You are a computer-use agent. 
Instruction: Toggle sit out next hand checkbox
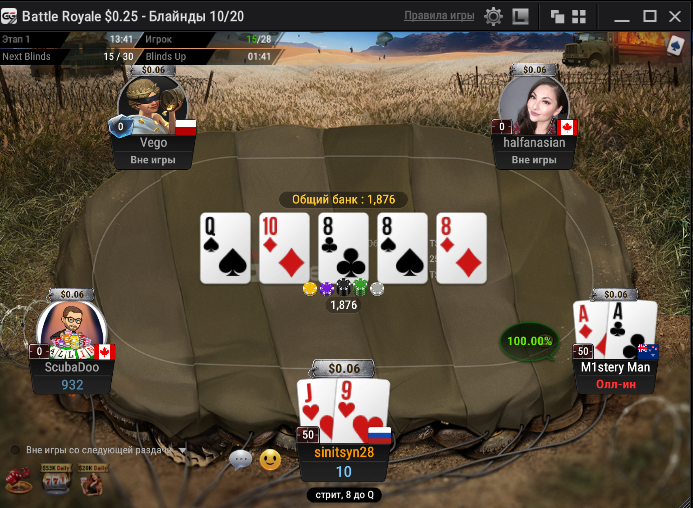15,450
